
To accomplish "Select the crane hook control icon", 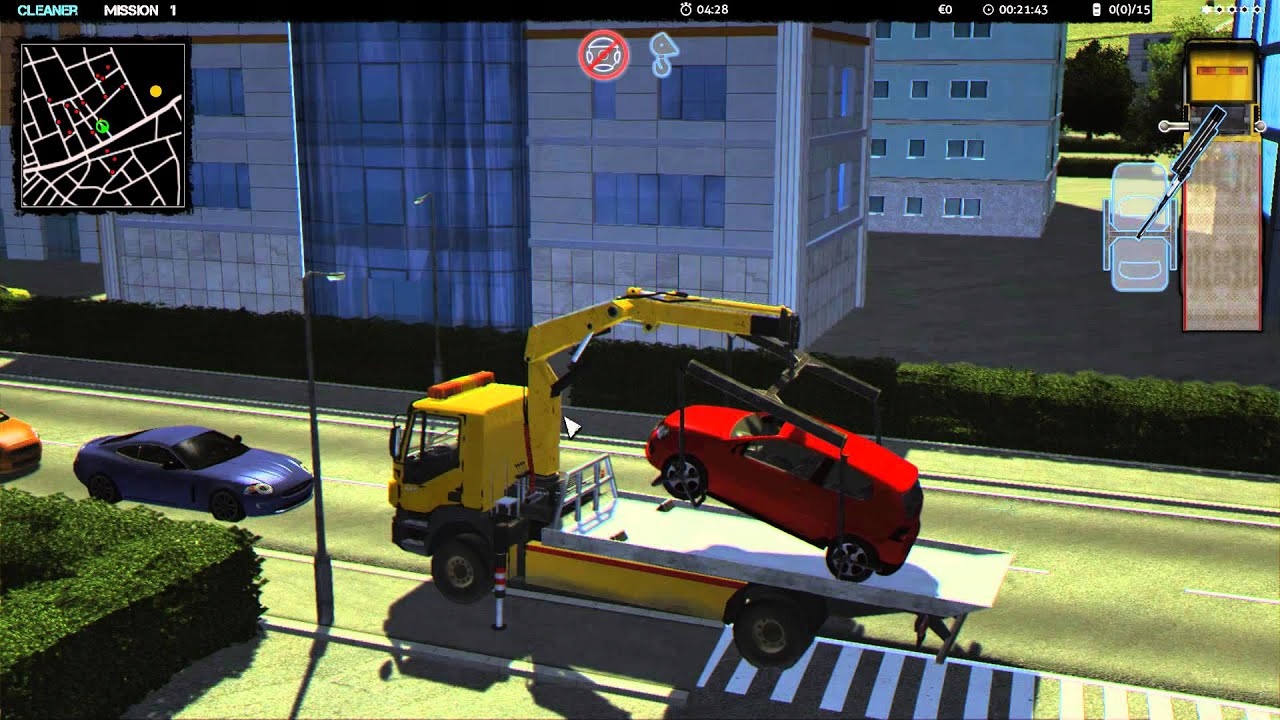I will pos(664,53).
